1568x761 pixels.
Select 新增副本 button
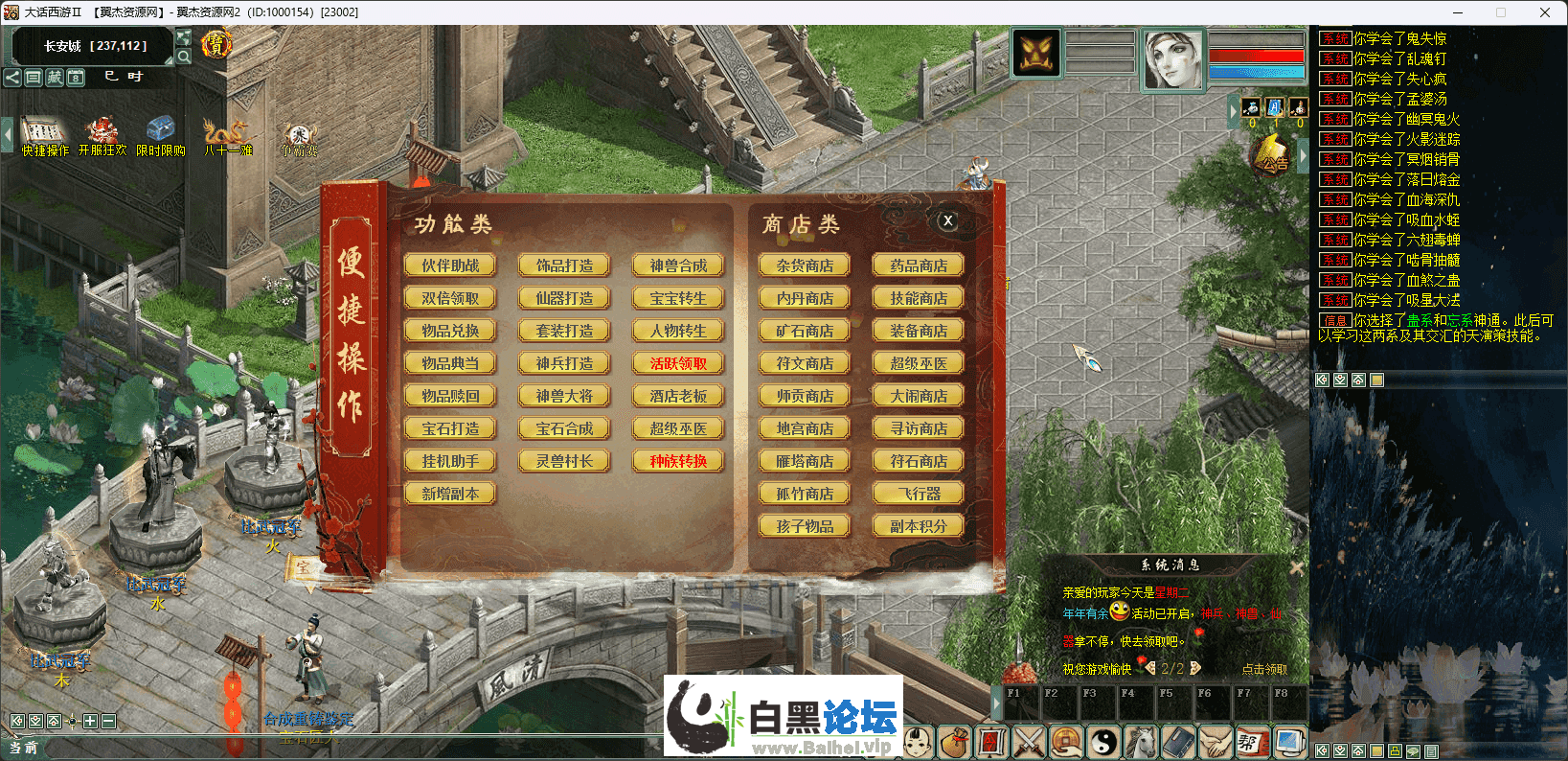pyautogui.click(x=450, y=494)
